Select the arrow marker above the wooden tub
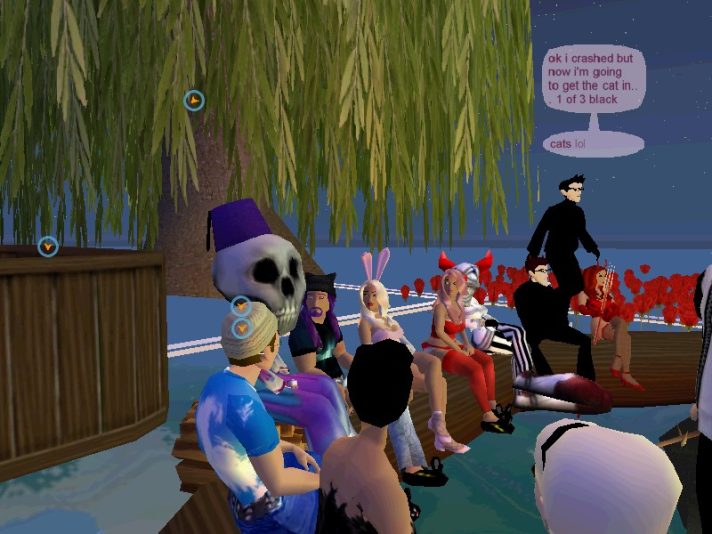 [48, 245]
